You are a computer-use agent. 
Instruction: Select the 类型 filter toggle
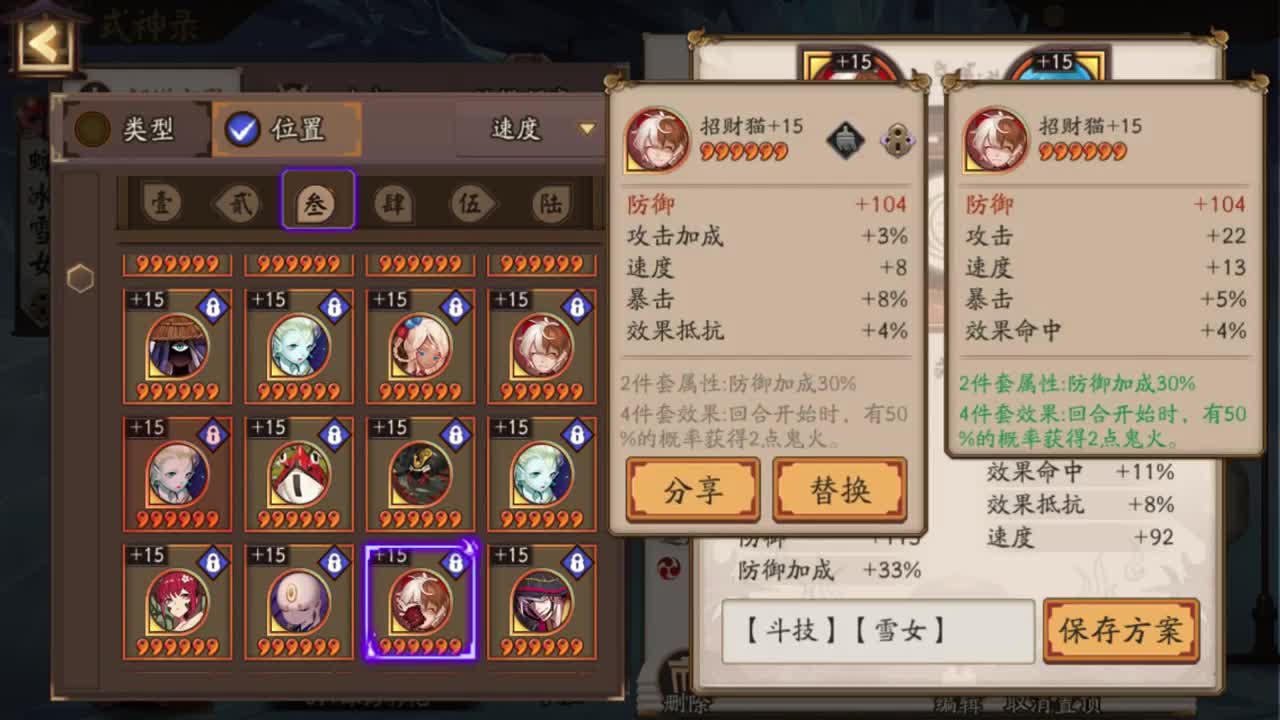[x=134, y=128]
